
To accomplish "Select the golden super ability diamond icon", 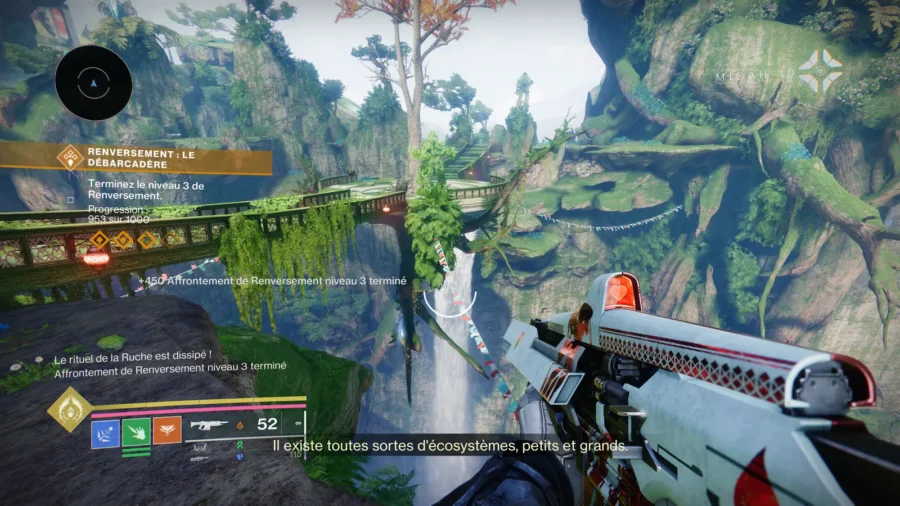I will pos(69,409).
